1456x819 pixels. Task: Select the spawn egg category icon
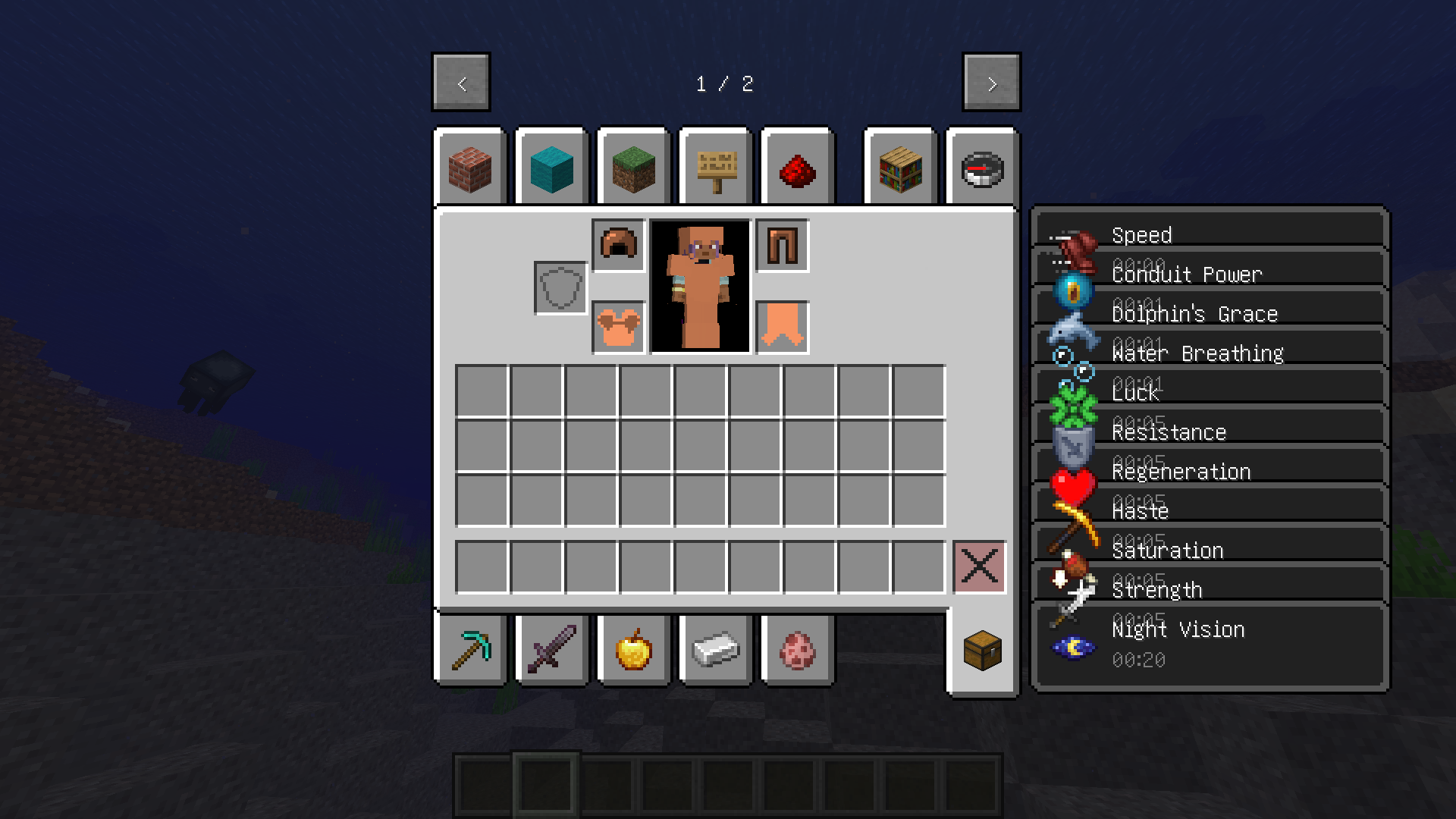point(797,649)
